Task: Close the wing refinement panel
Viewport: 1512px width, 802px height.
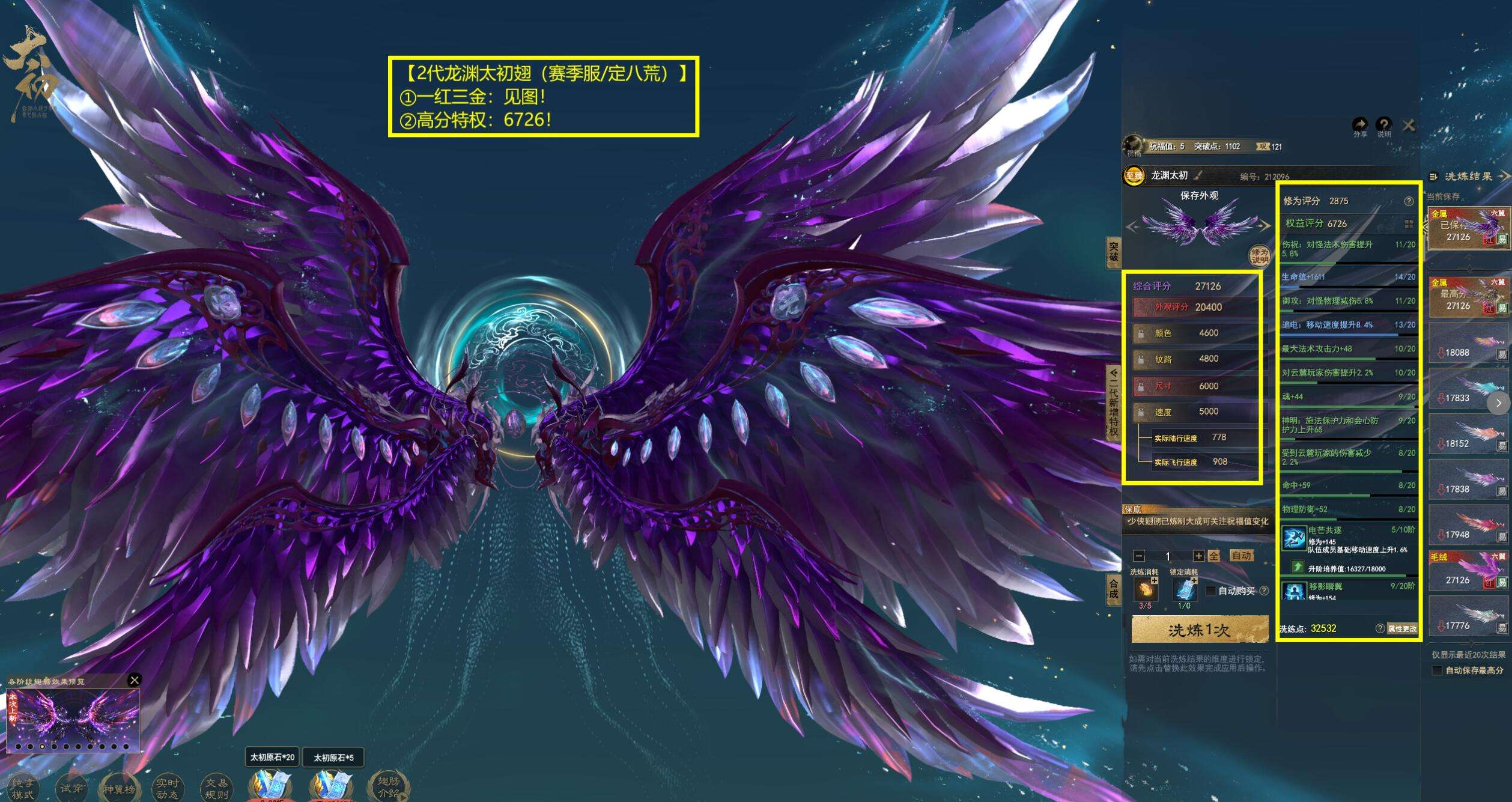Action: tap(1408, 126)
